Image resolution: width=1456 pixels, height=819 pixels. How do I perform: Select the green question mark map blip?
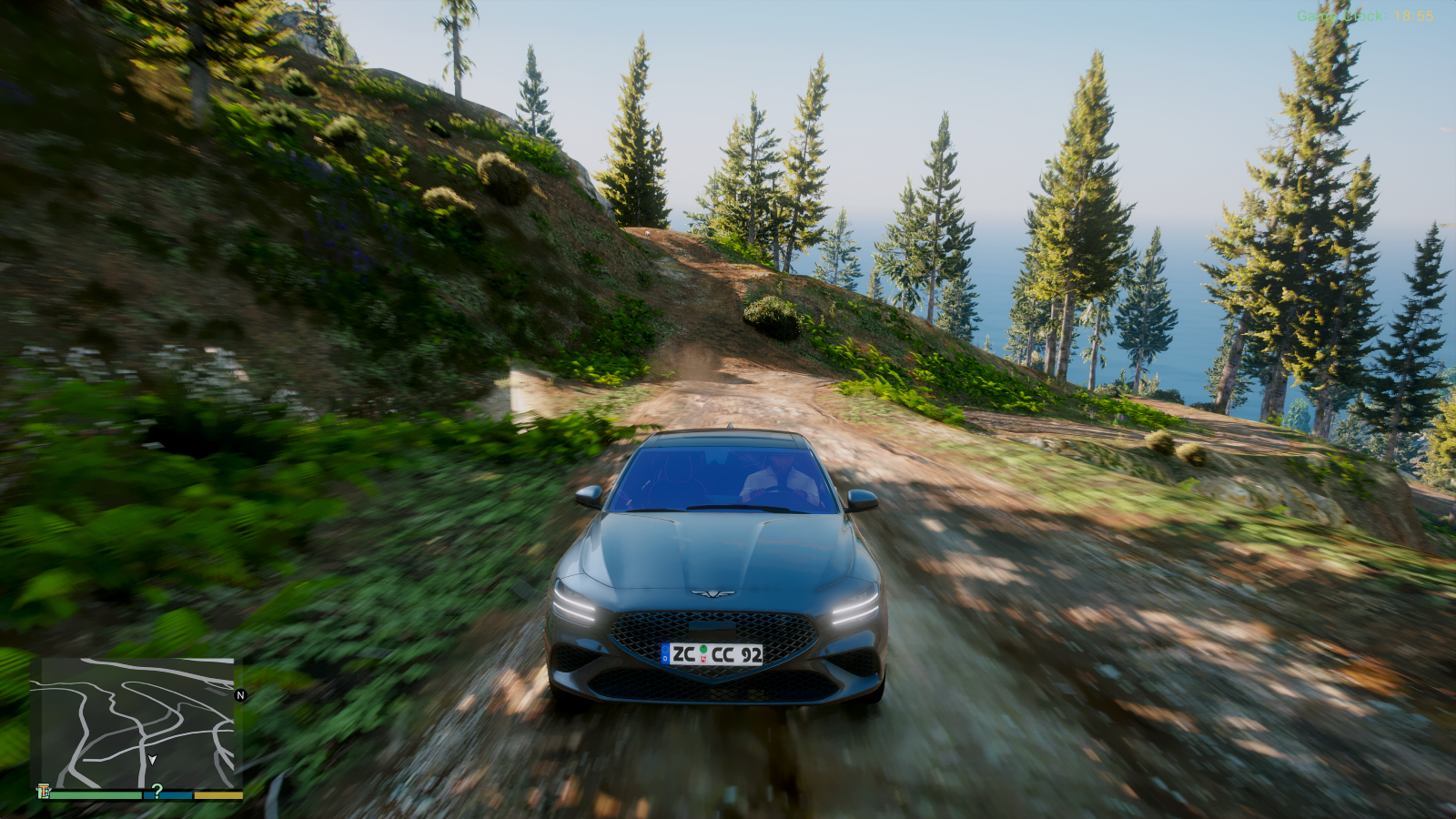157,791
